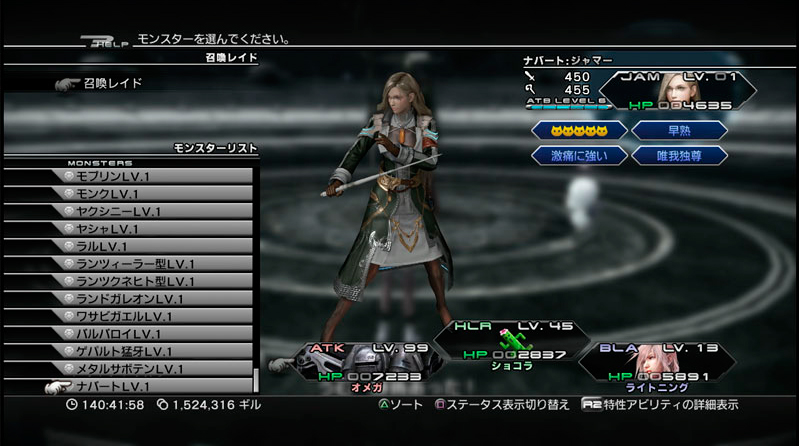Inspect the 唯我独尊 ability

pos(679,155)
